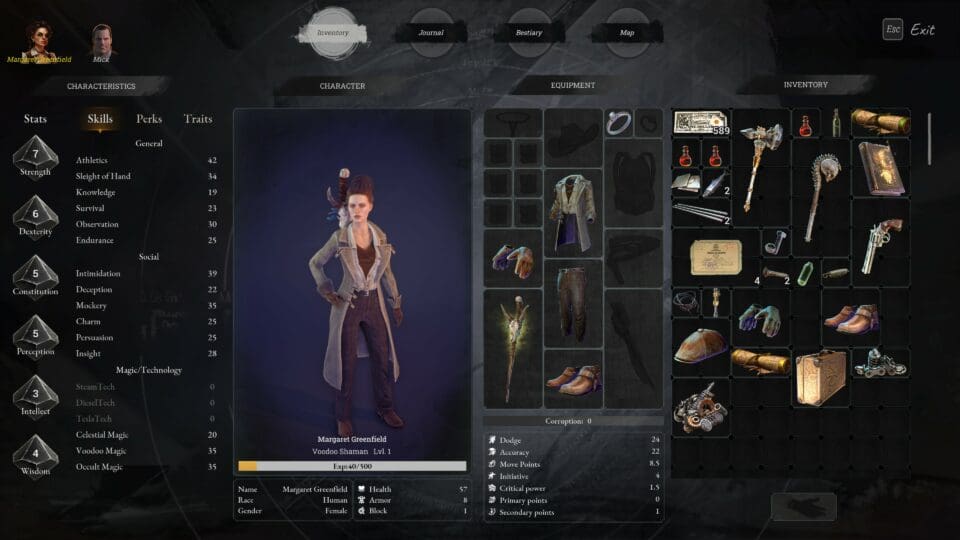Select the Inventory menu button
This screenshot has width=960, height=540.
[333, 32]
